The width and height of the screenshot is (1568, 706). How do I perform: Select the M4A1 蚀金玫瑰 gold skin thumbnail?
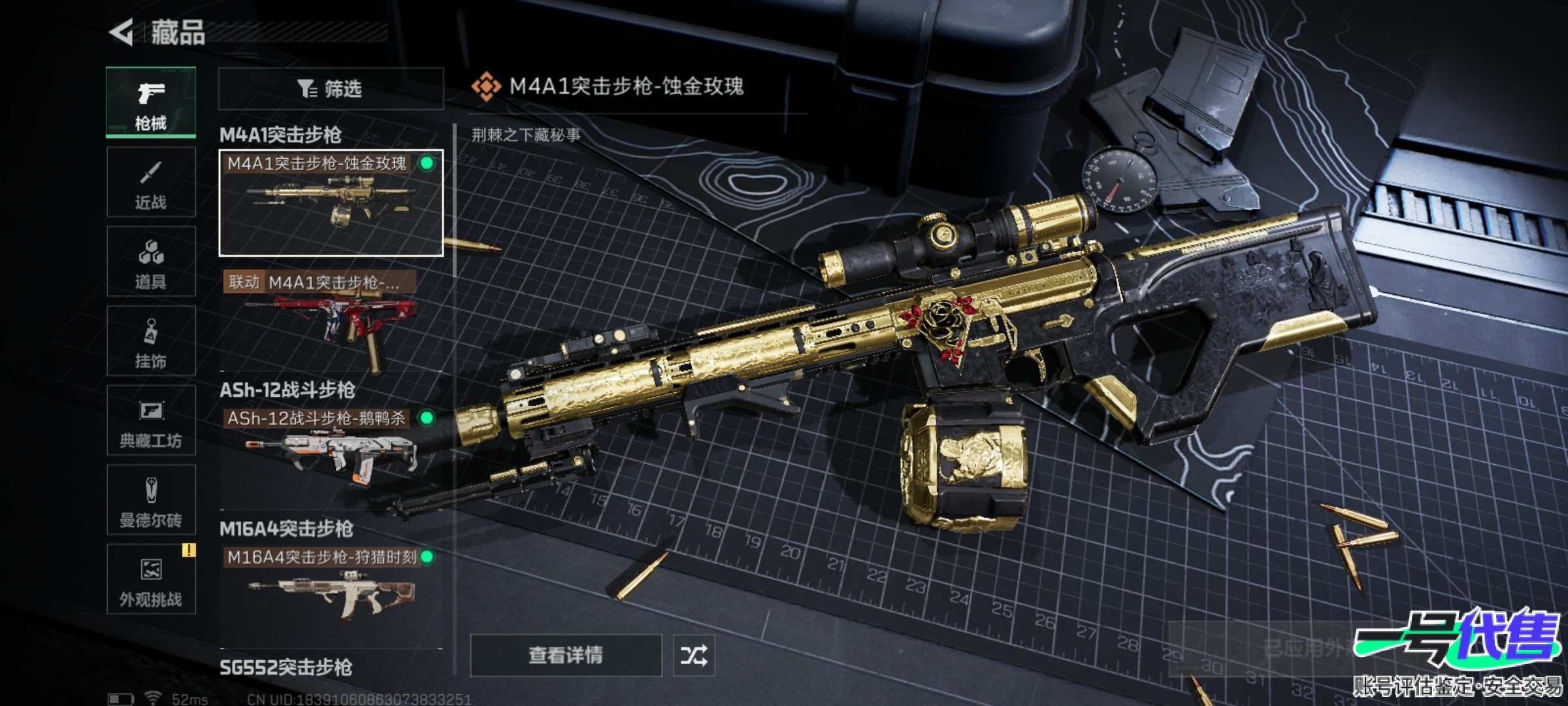coord(331,203)
